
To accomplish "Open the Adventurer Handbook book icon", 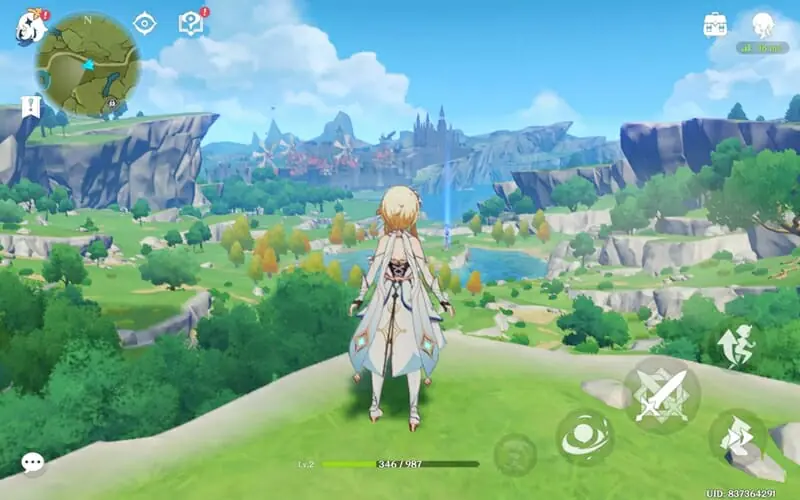I will [x=190, y=23].
